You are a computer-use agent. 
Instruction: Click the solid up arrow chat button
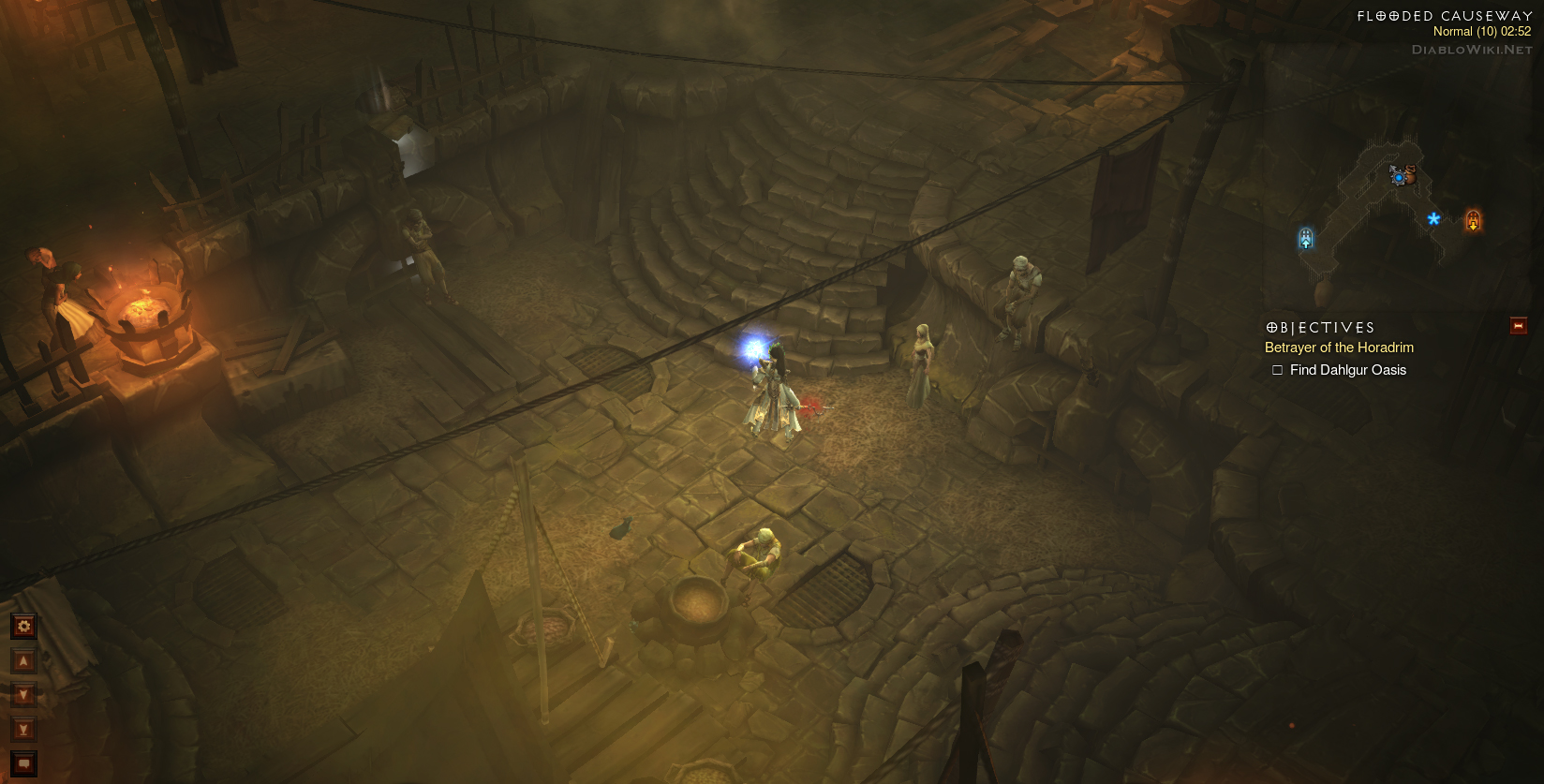[24, 661]
